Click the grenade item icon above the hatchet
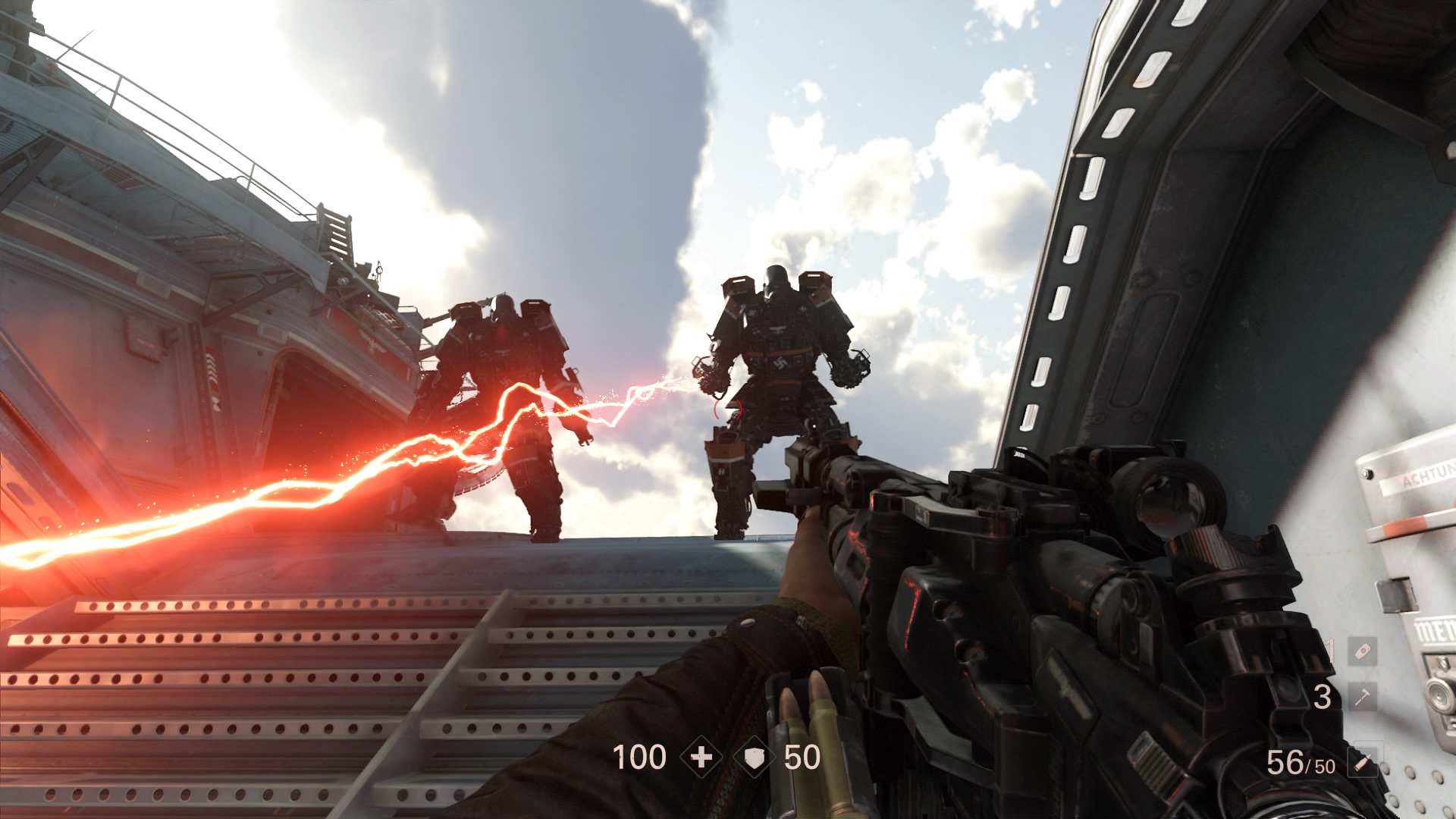The height and width of the screenshot is (819, 1456). click(x=1363, y=652)
